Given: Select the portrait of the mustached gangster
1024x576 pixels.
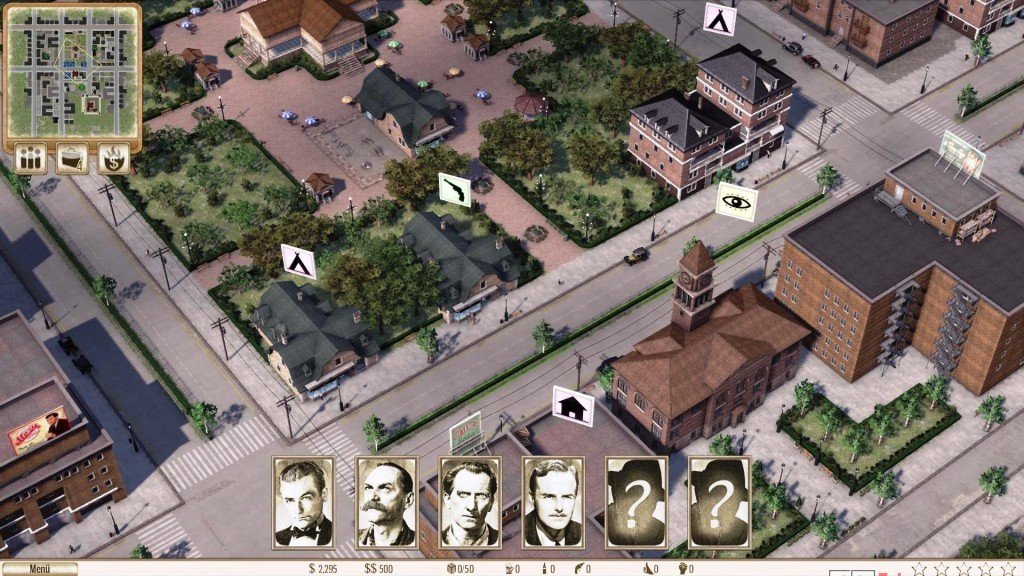Looking at the screenshot, I should pos(386,503).
